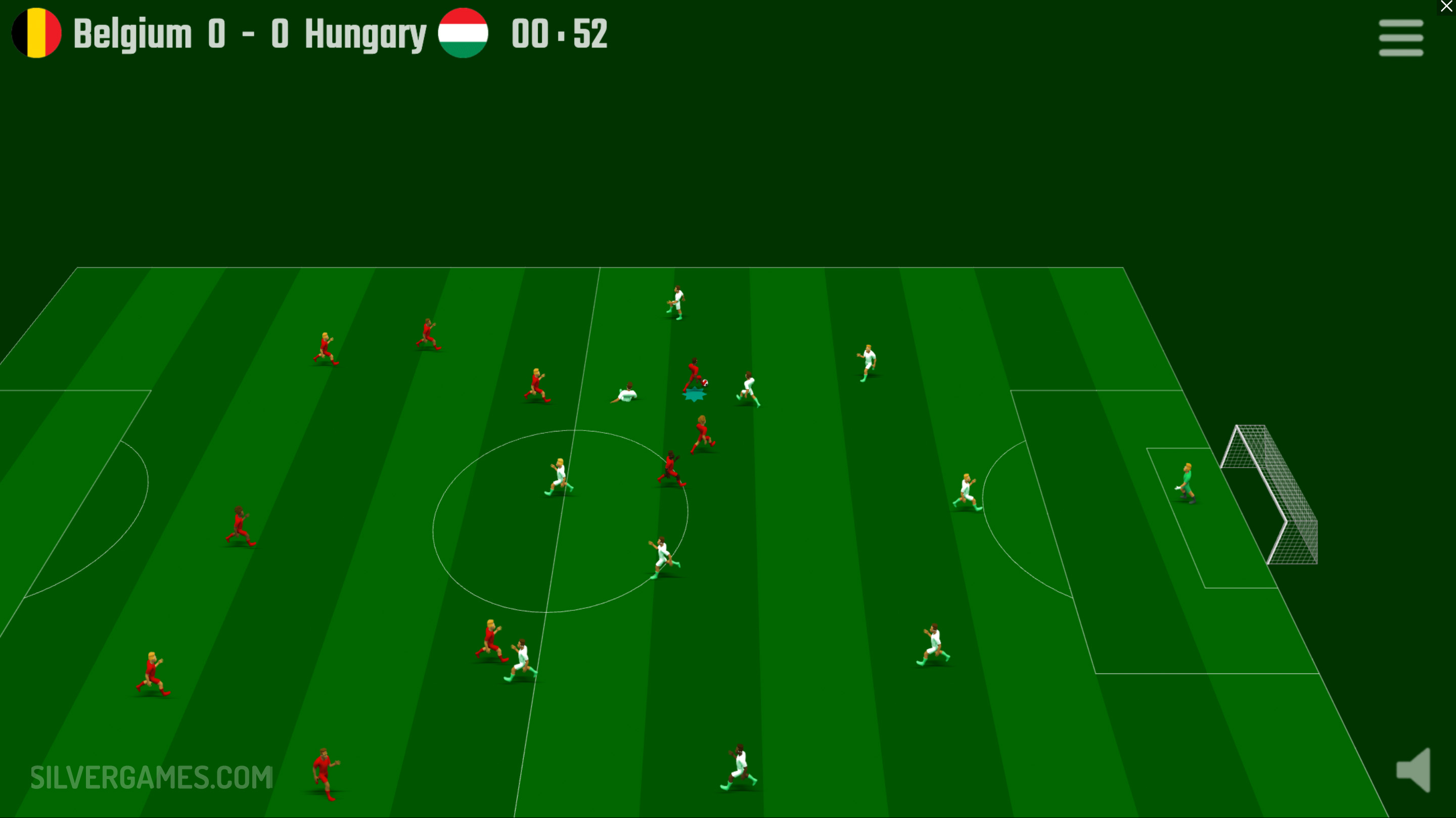Open the hamburger menu
Image resolution: width=1456 pixels, height=818 pixels.
point(1400,38)
